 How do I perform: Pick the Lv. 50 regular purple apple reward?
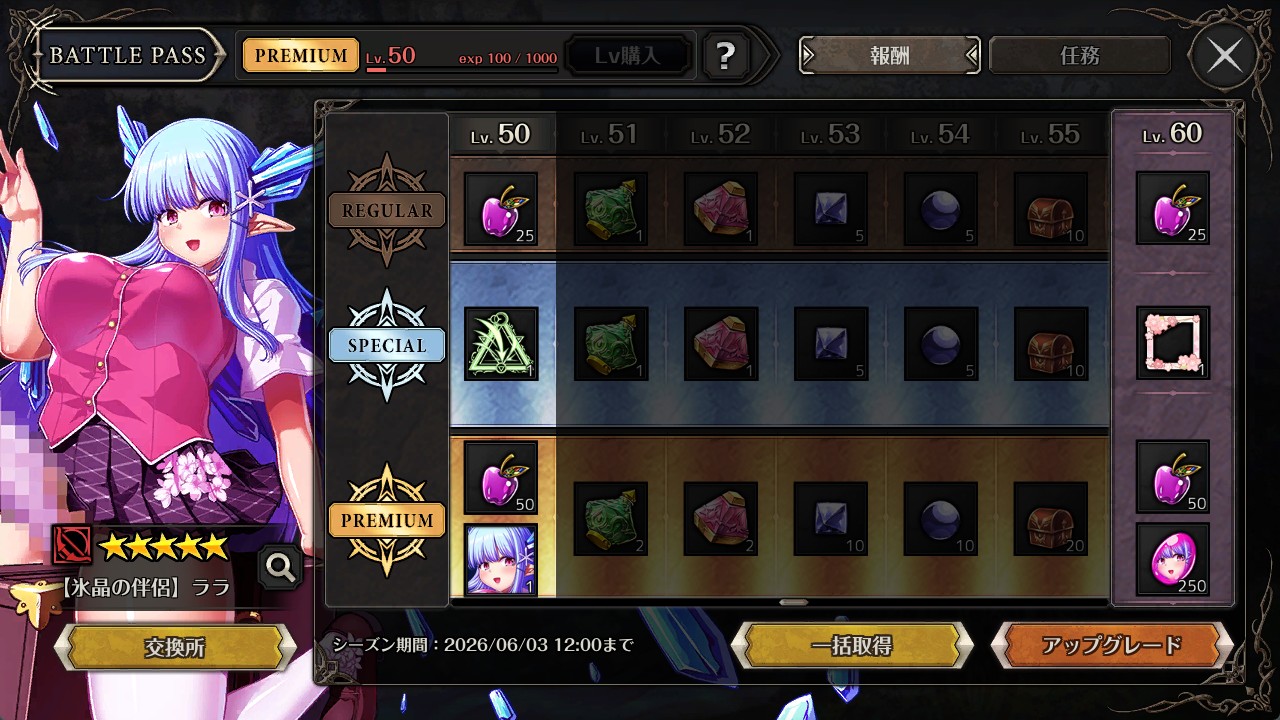point(501,209)
